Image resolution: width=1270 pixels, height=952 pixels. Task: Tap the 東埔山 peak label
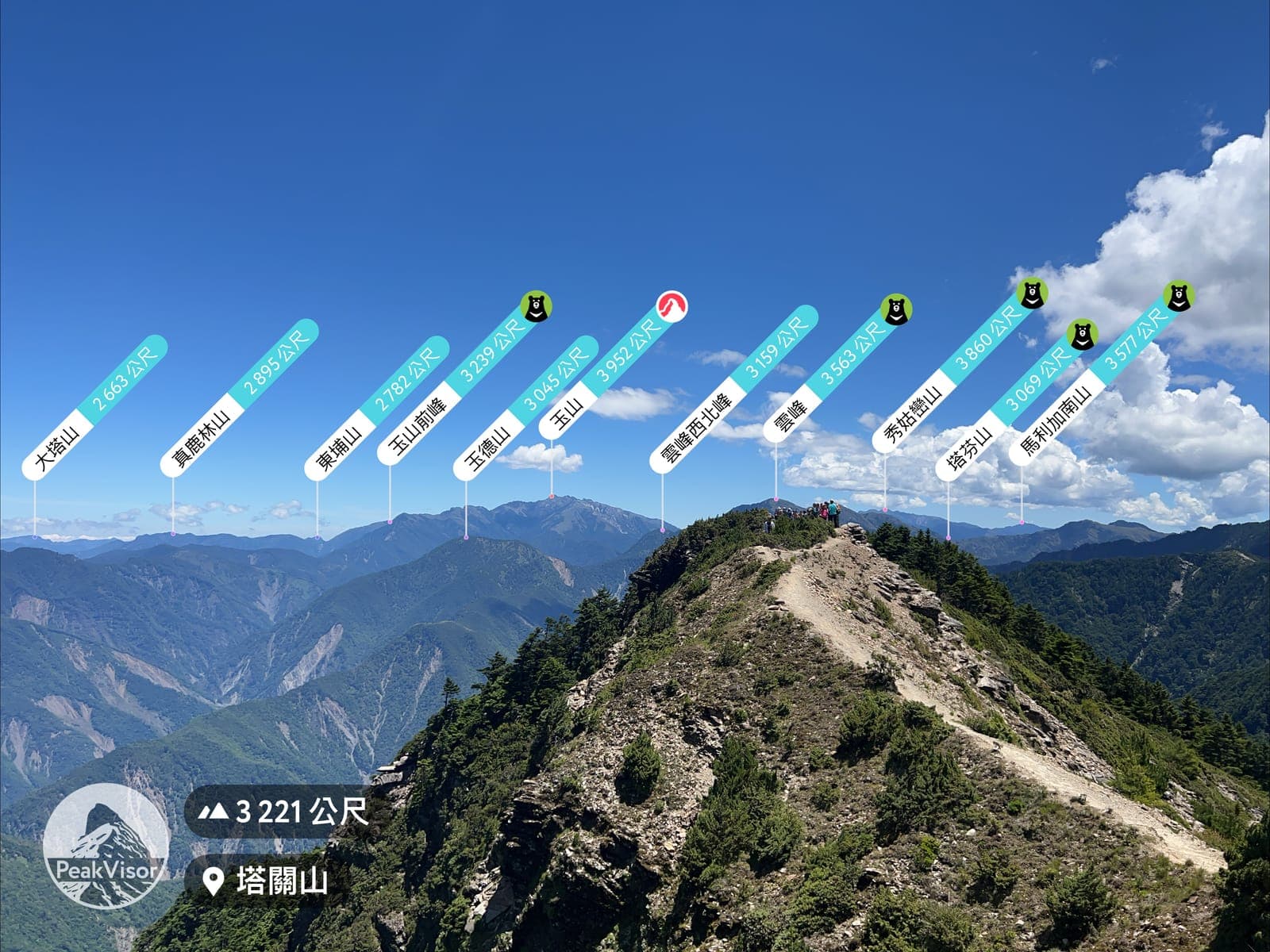coord(376,409)
